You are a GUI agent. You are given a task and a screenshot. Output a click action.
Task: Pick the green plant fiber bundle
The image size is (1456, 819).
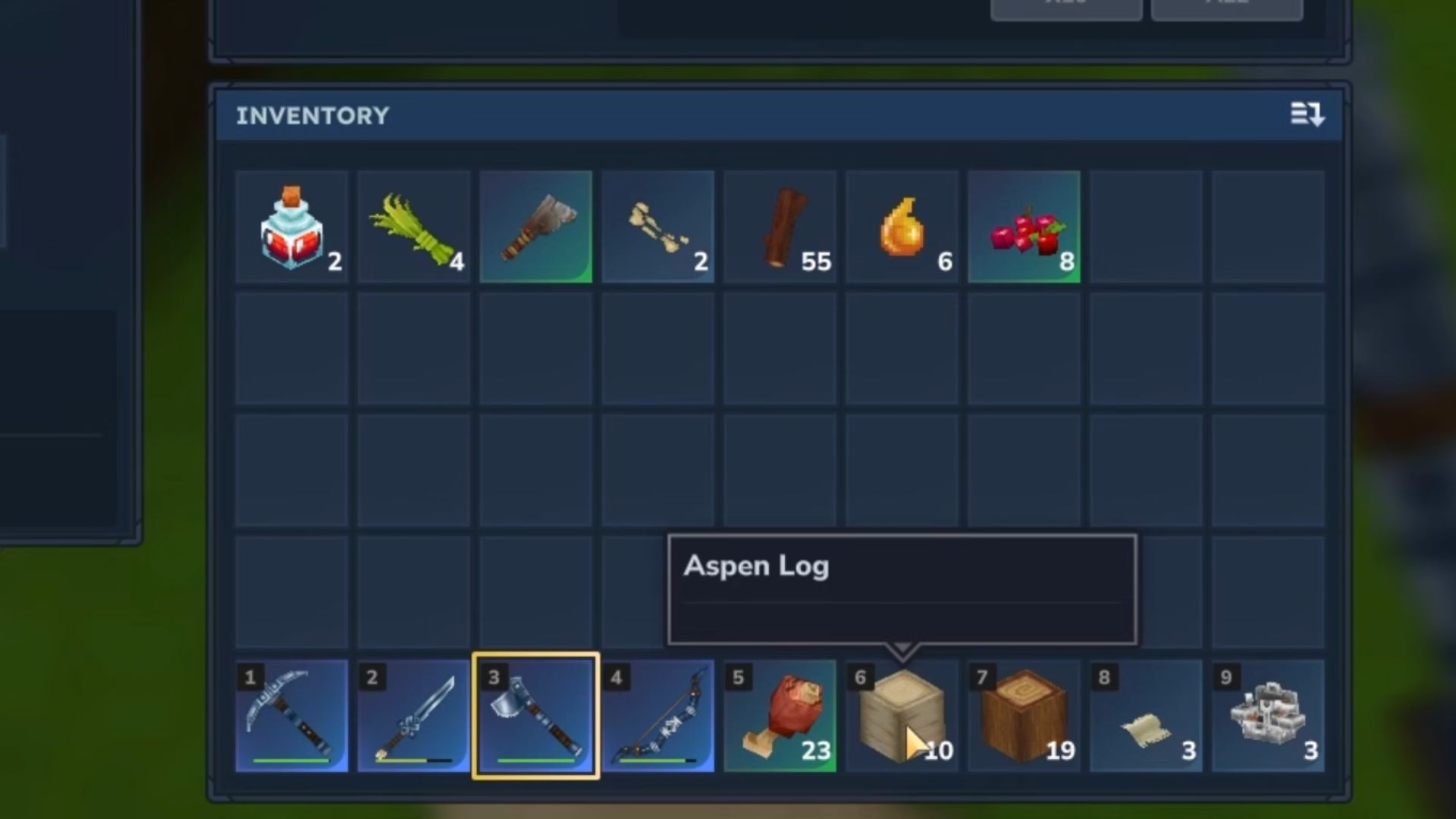(x=414, y=227)
